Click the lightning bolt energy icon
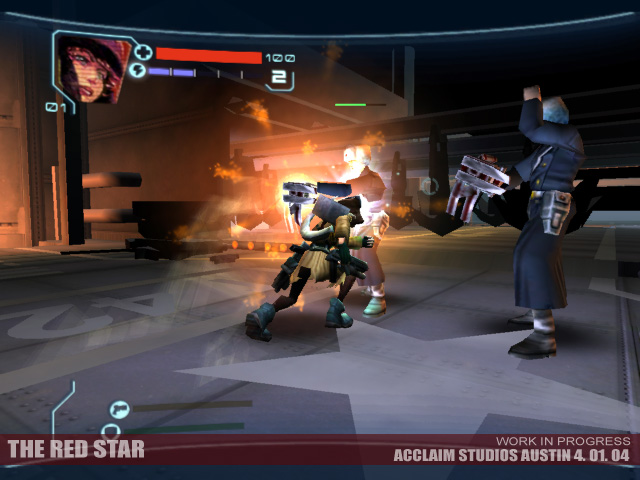640x480 pixels. click(x=138, y=72)
